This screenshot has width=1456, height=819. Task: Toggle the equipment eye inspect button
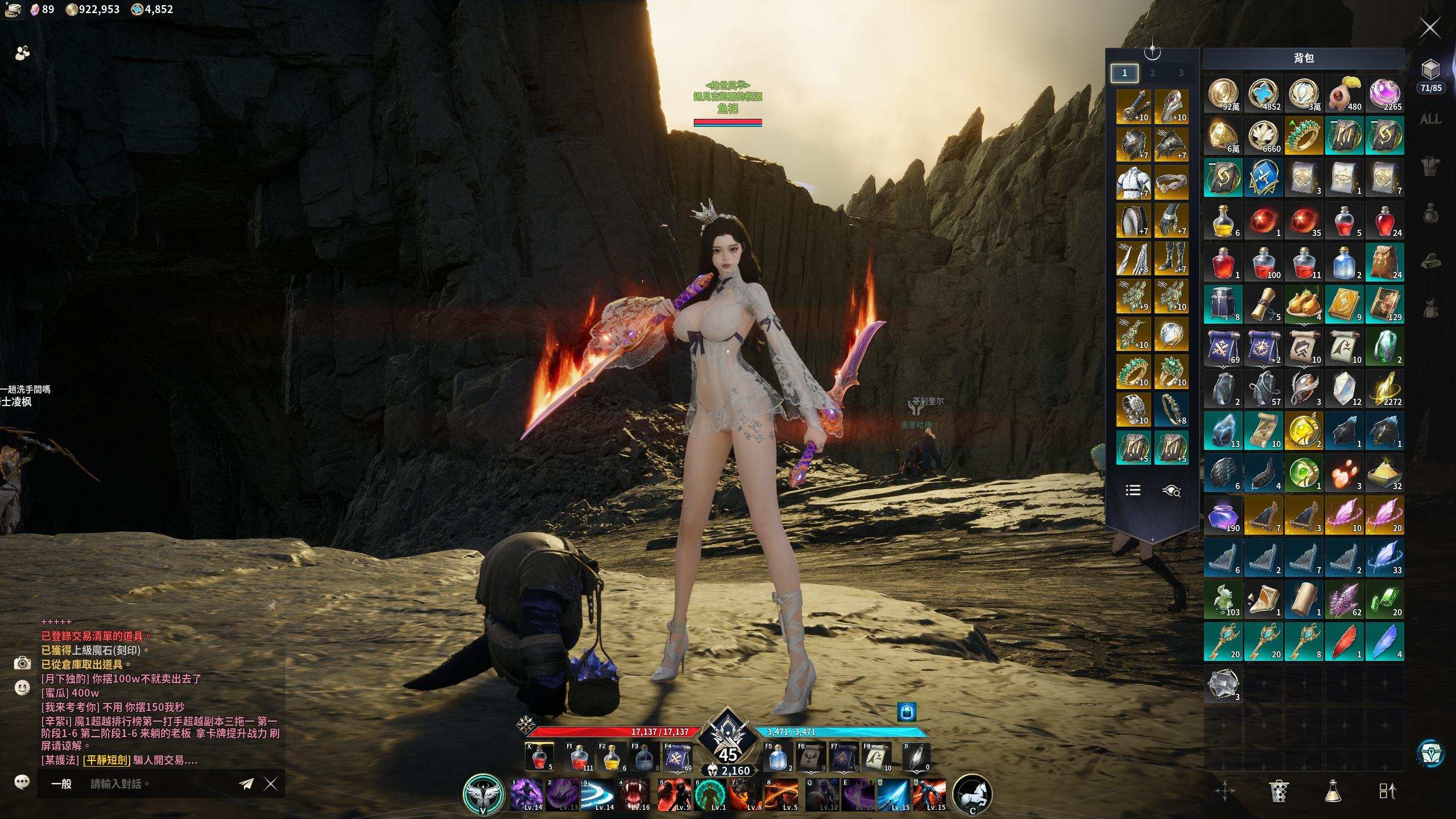coord(1172,490)
